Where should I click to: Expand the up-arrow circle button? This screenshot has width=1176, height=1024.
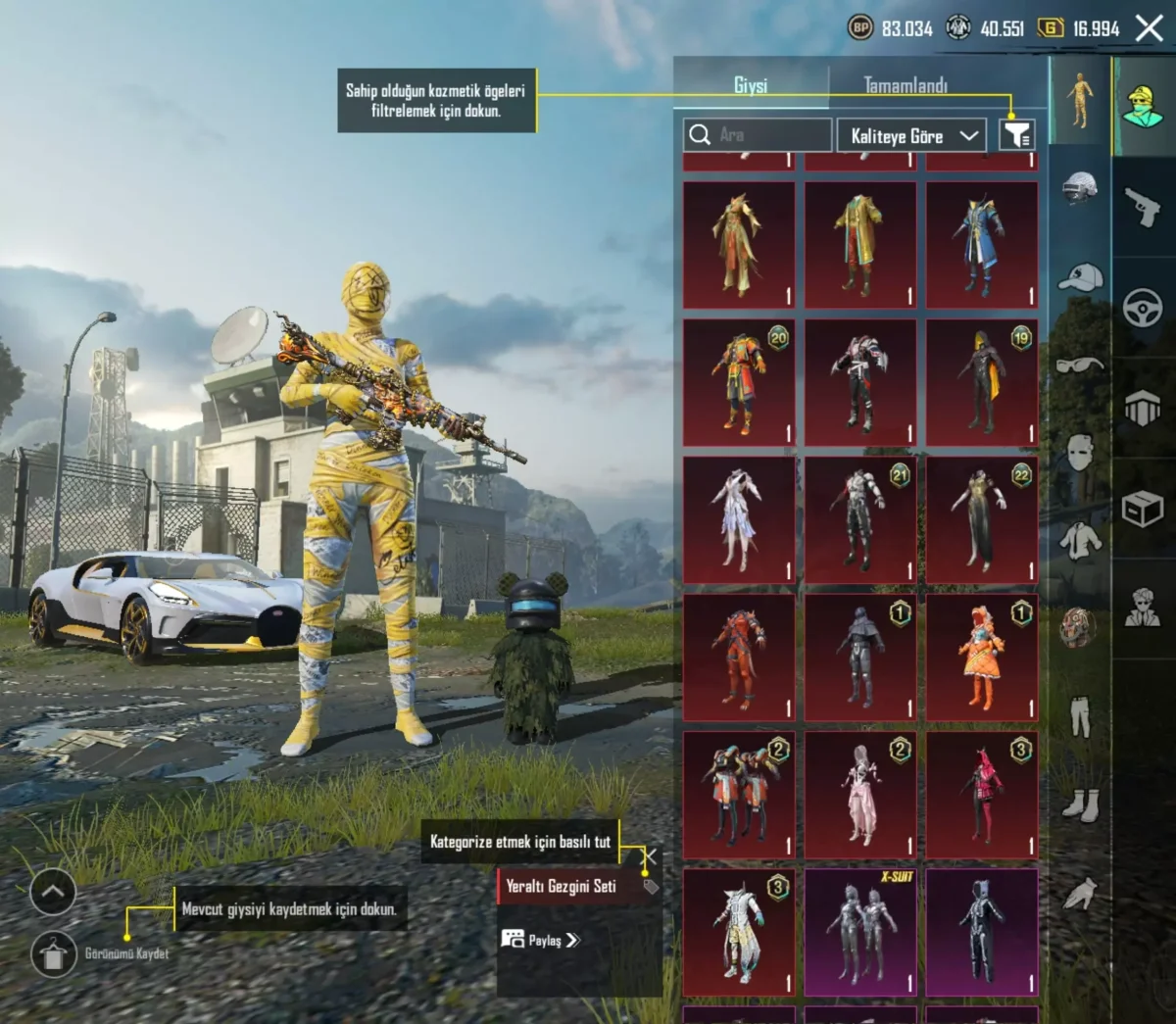click(53, 892)
